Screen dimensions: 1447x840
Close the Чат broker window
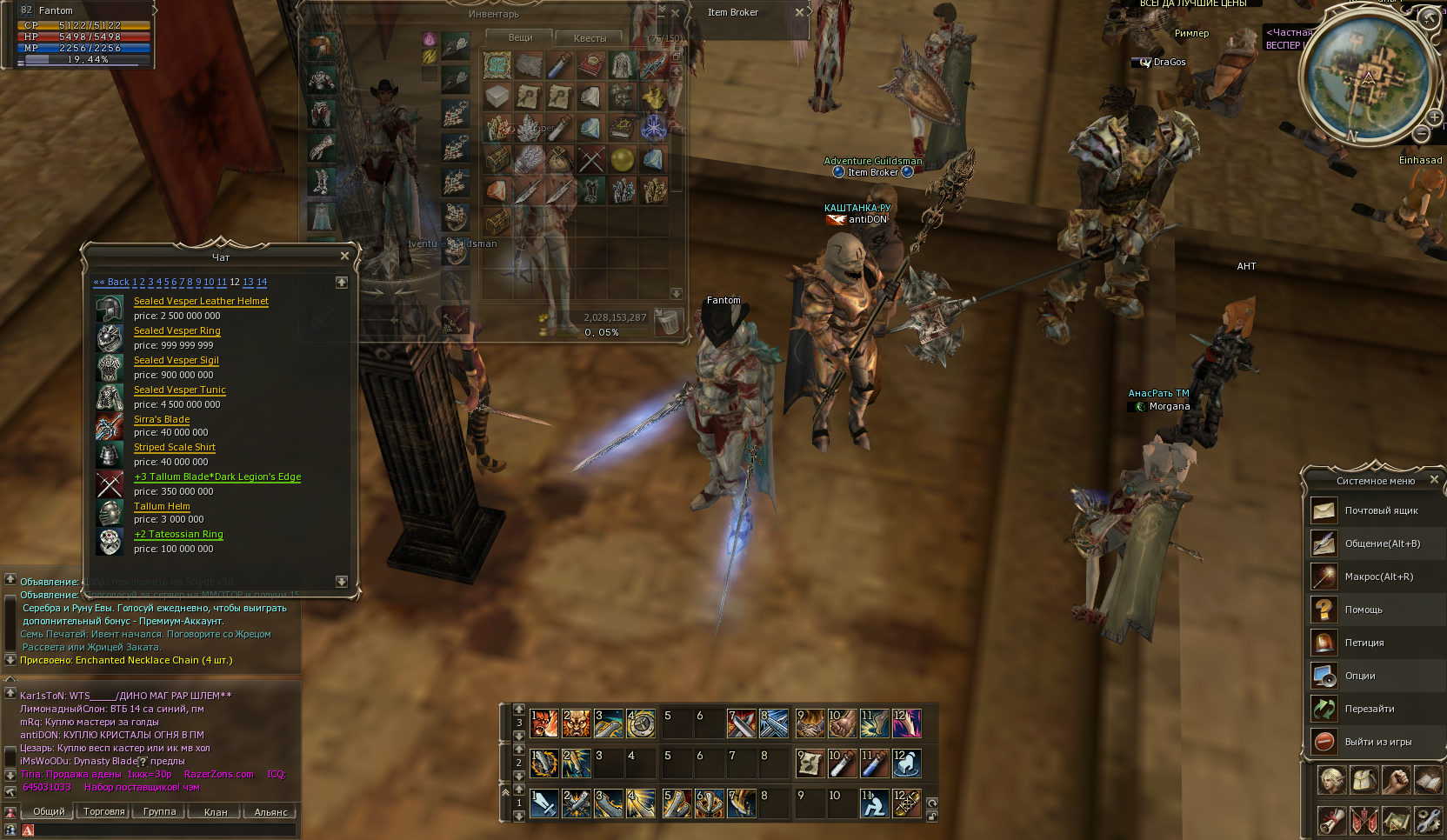coord(344,256)
